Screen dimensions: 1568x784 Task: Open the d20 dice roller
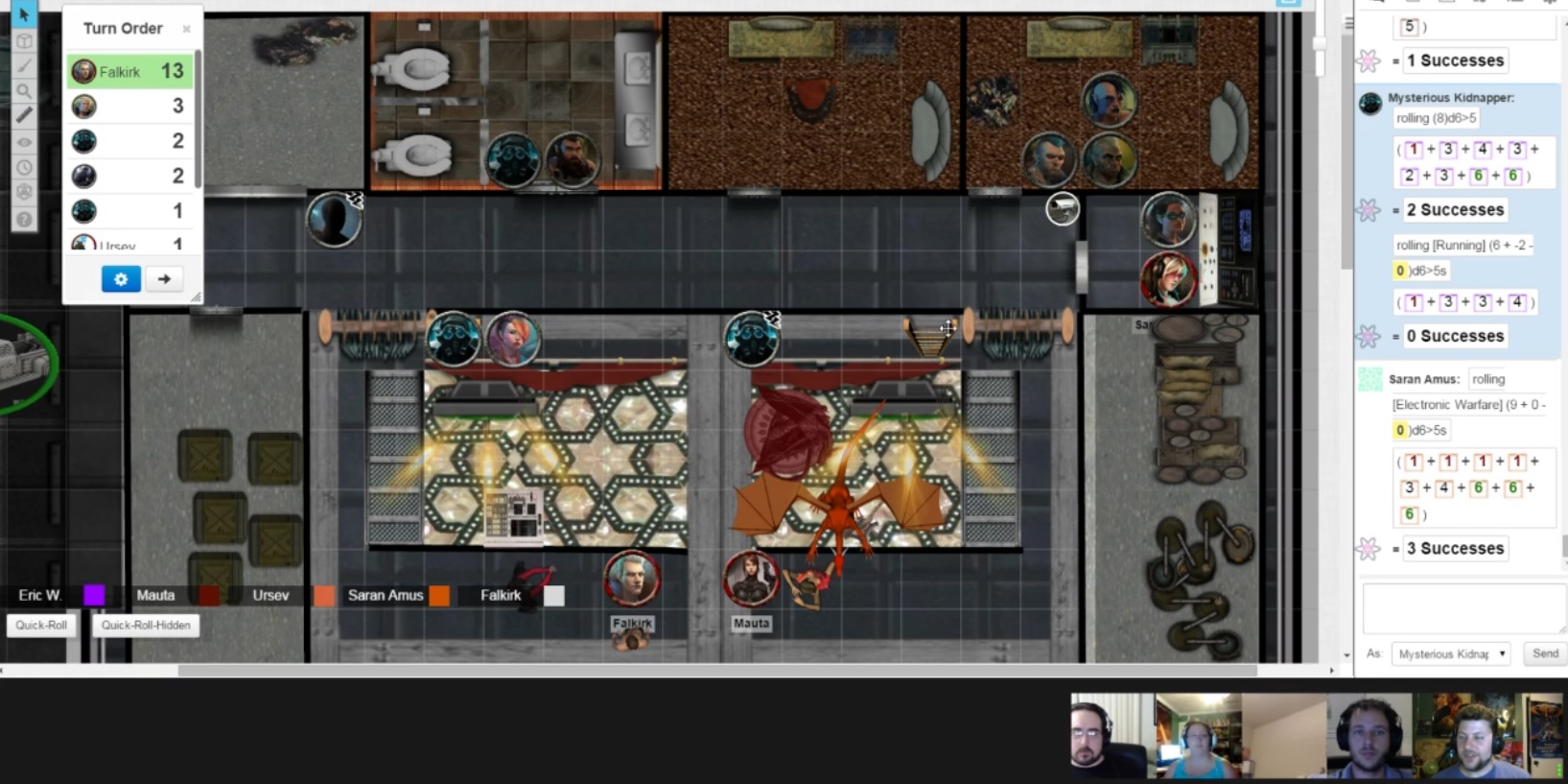(25, 192)
